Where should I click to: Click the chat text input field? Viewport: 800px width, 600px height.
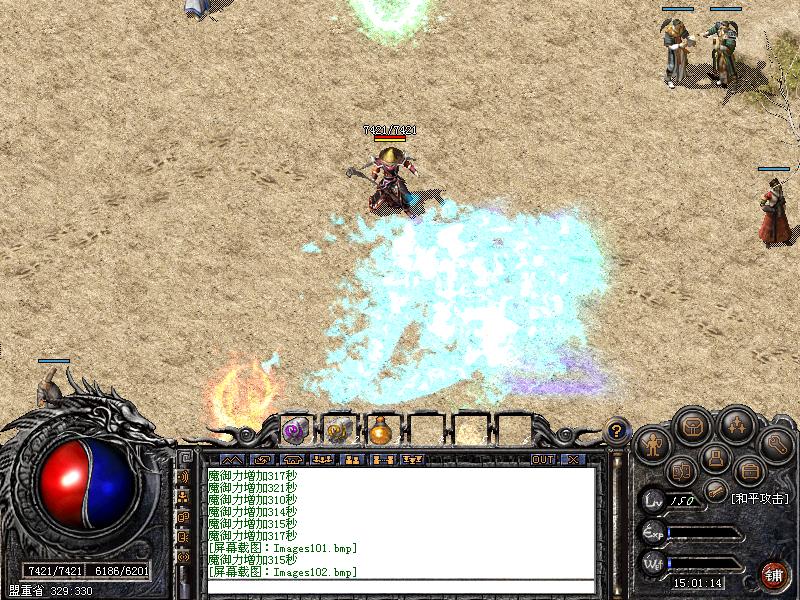(x=400, y=586)
